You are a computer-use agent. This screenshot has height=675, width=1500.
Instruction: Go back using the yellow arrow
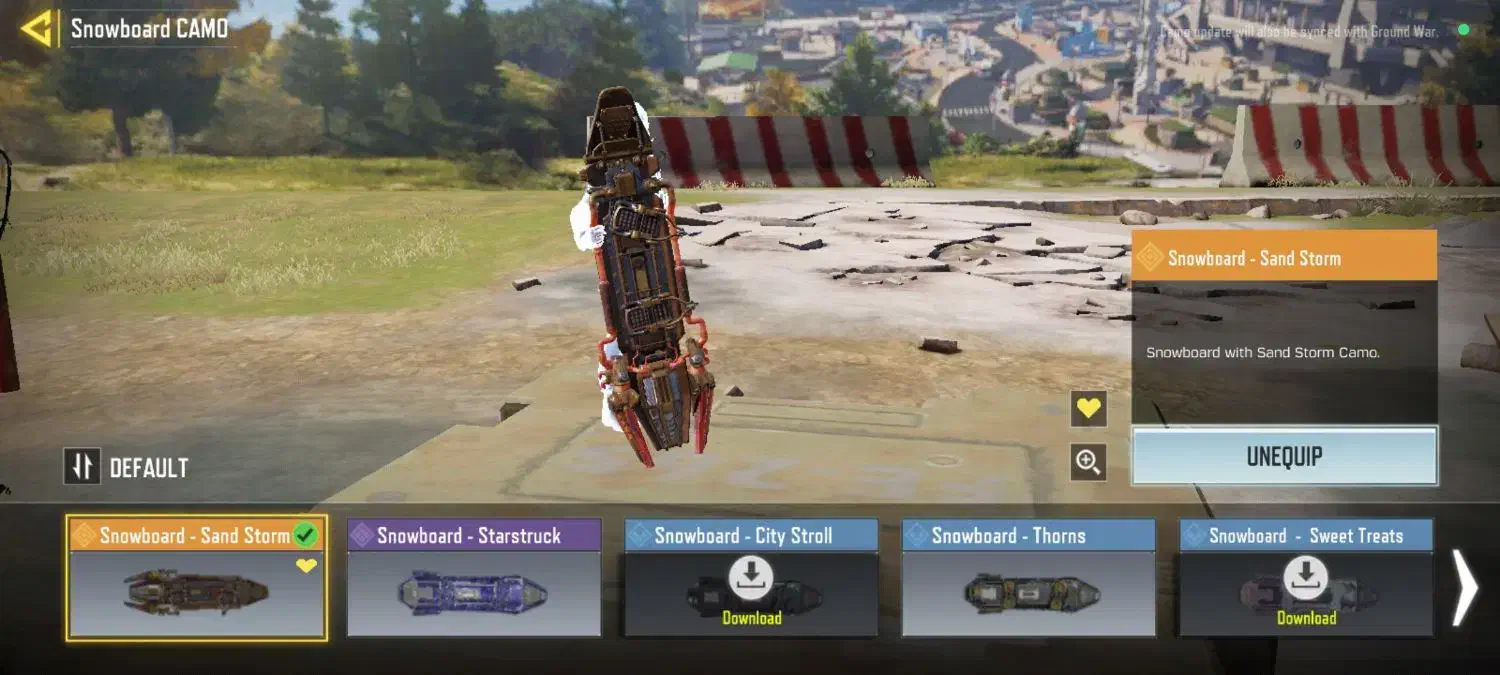coord(36,29)
